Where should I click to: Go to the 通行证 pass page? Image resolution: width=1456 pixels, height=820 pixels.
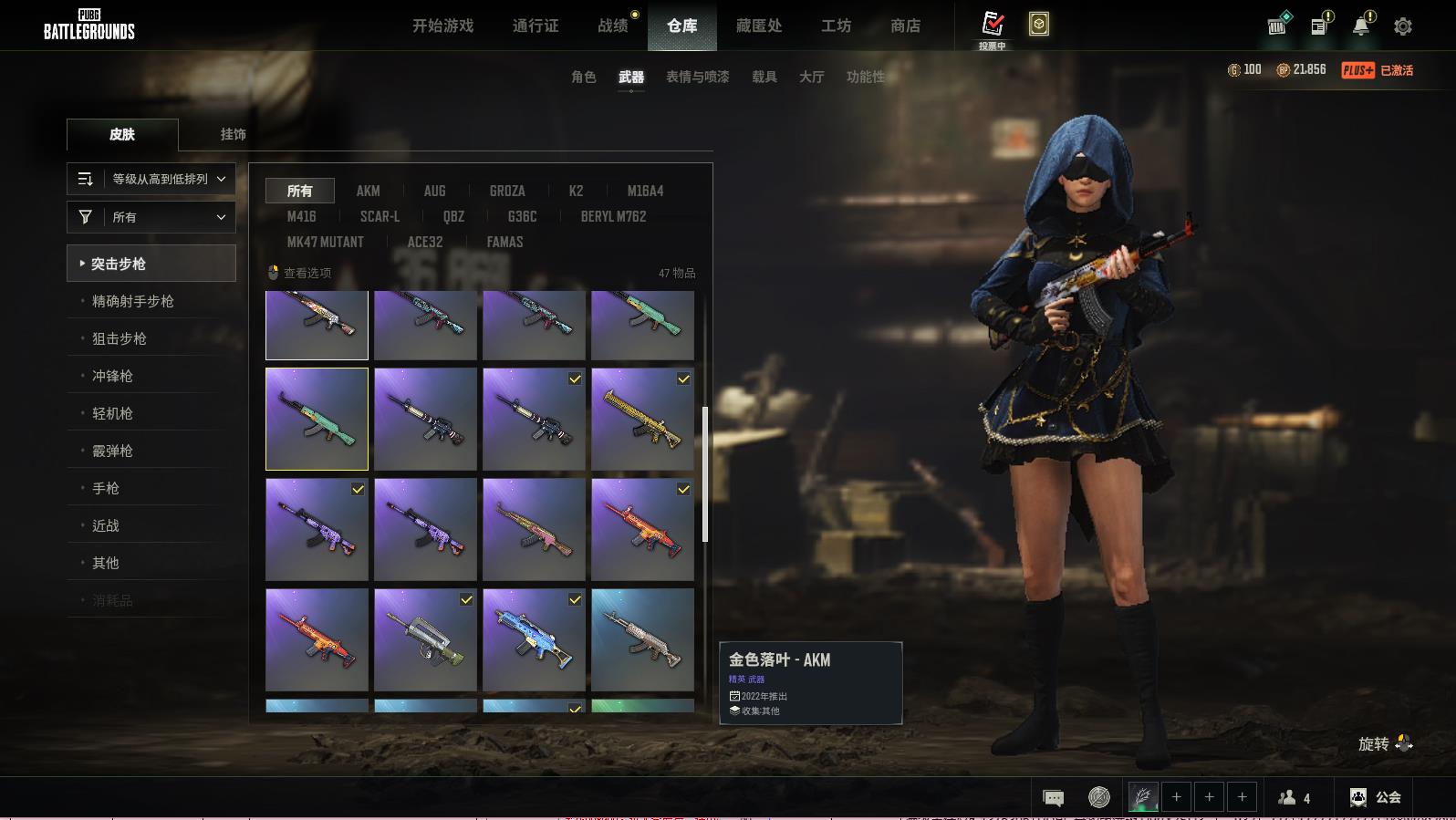(x=536, y=26)
